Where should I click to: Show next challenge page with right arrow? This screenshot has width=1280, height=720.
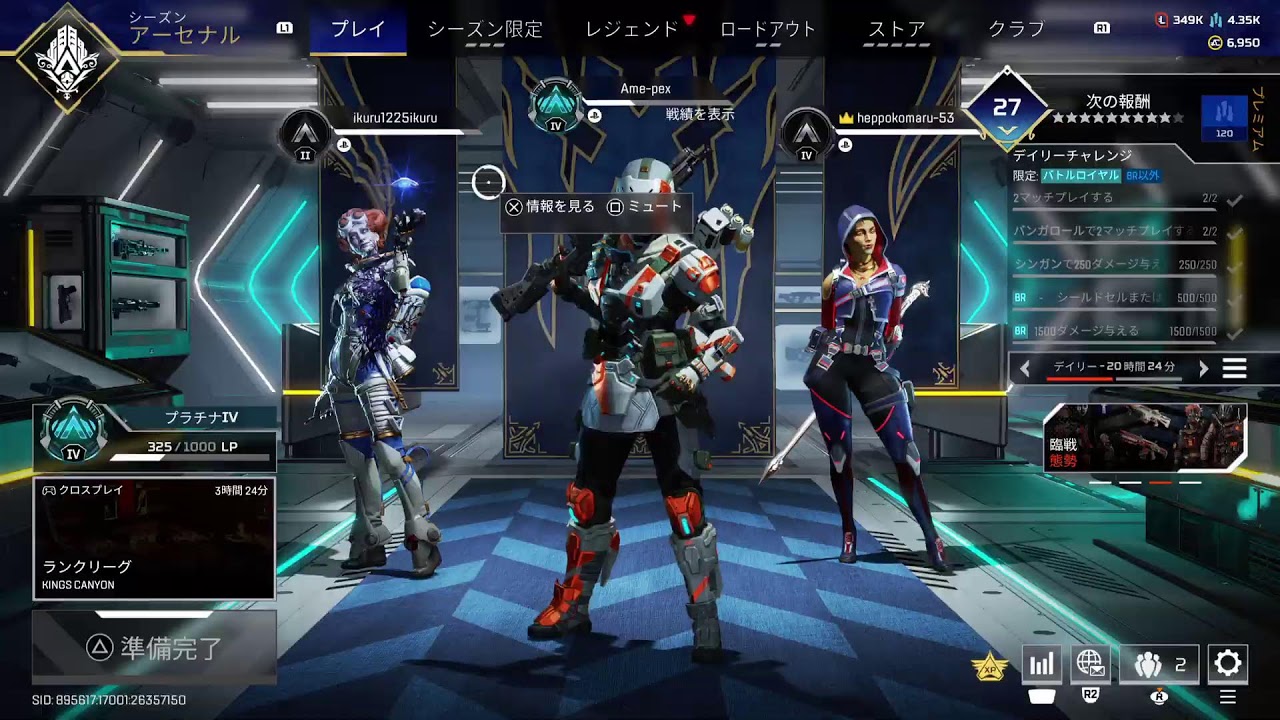click(1204, 368)
